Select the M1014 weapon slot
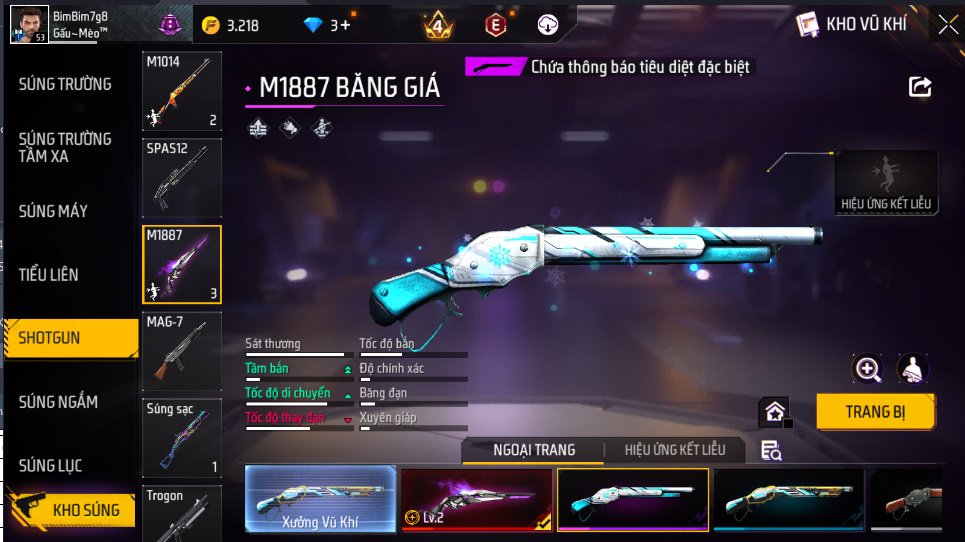This screenshot has width=965, height=542. click(182, 92)
